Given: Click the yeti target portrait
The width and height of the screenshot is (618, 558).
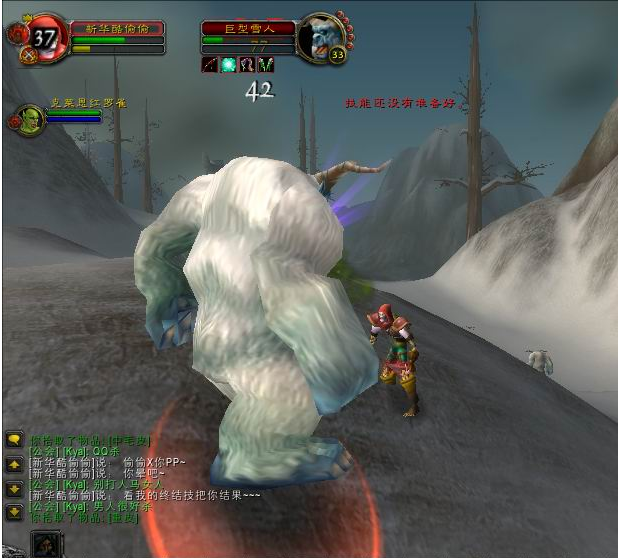Looking at the screenshot, I should coord(320,38).
